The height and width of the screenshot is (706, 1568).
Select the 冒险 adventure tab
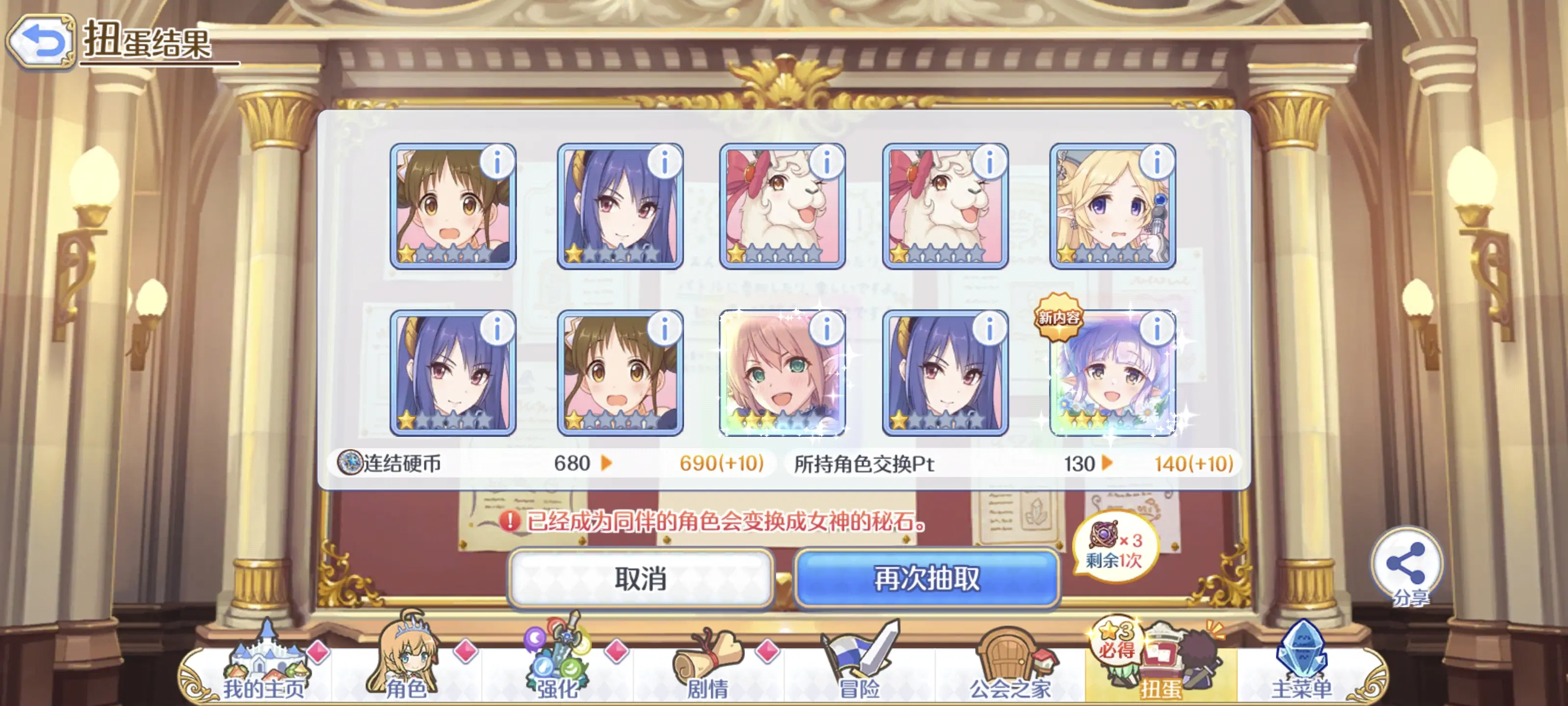click(x=859, y=668)
